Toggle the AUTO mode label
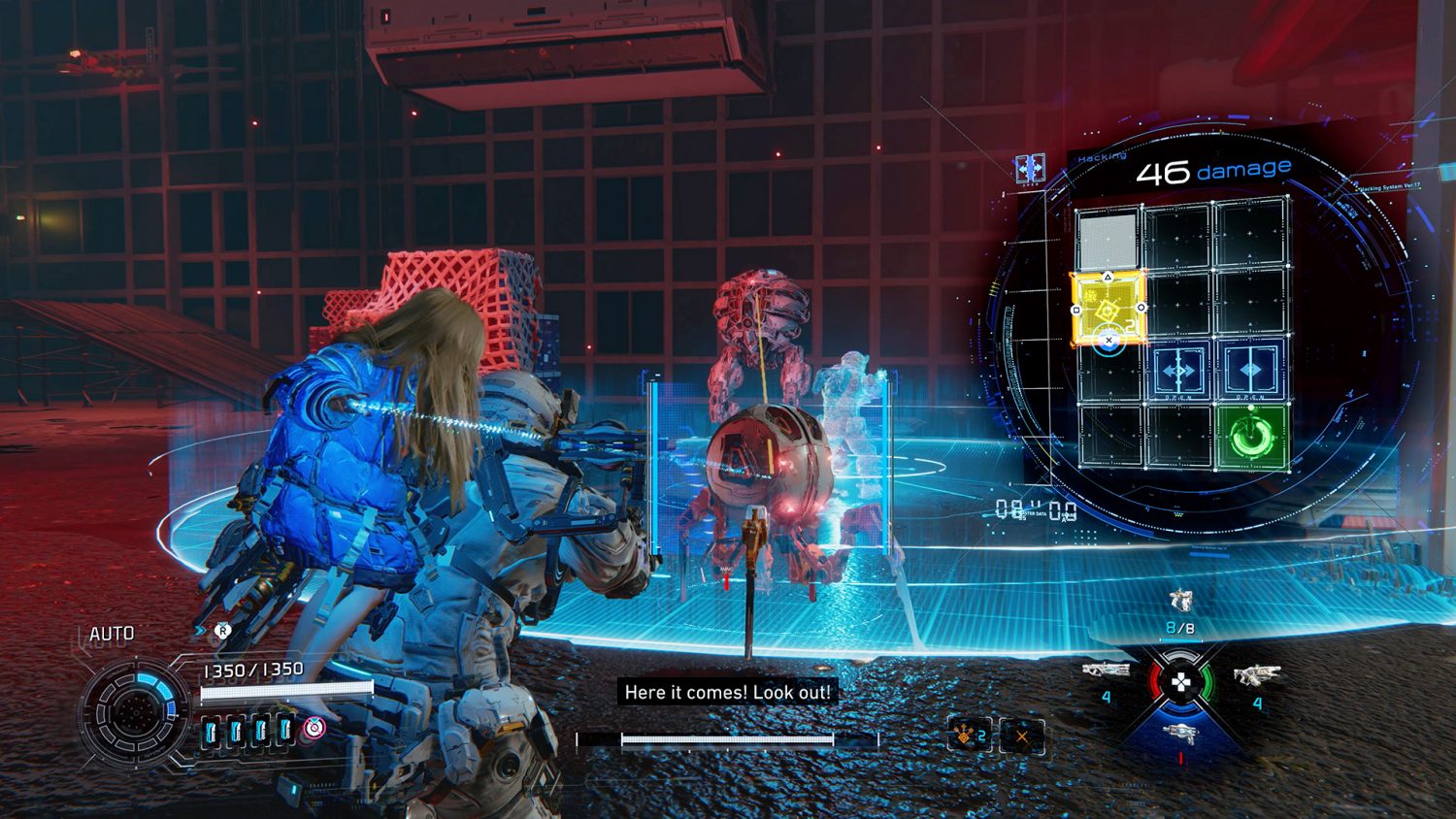 (x=112, y=634)
